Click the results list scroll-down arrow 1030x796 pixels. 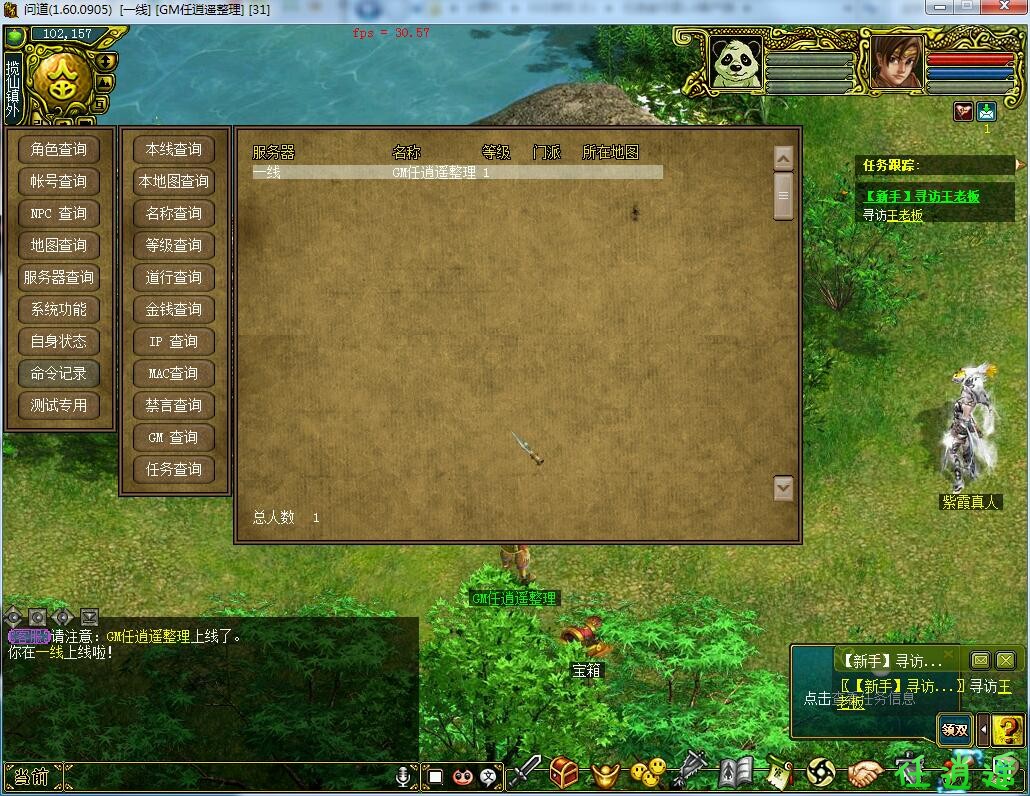(783, 488)
